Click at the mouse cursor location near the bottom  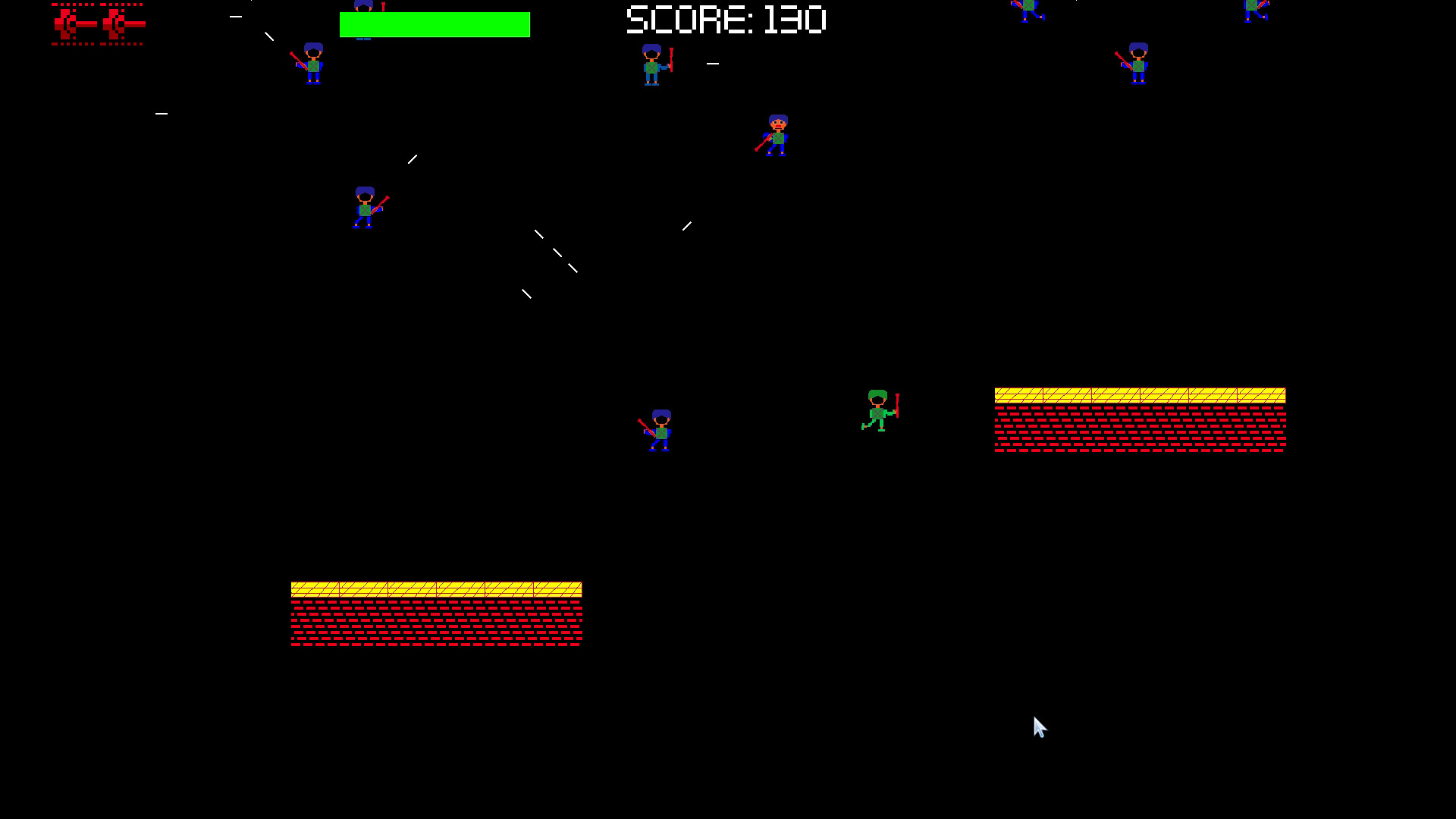pos(1039,726)
